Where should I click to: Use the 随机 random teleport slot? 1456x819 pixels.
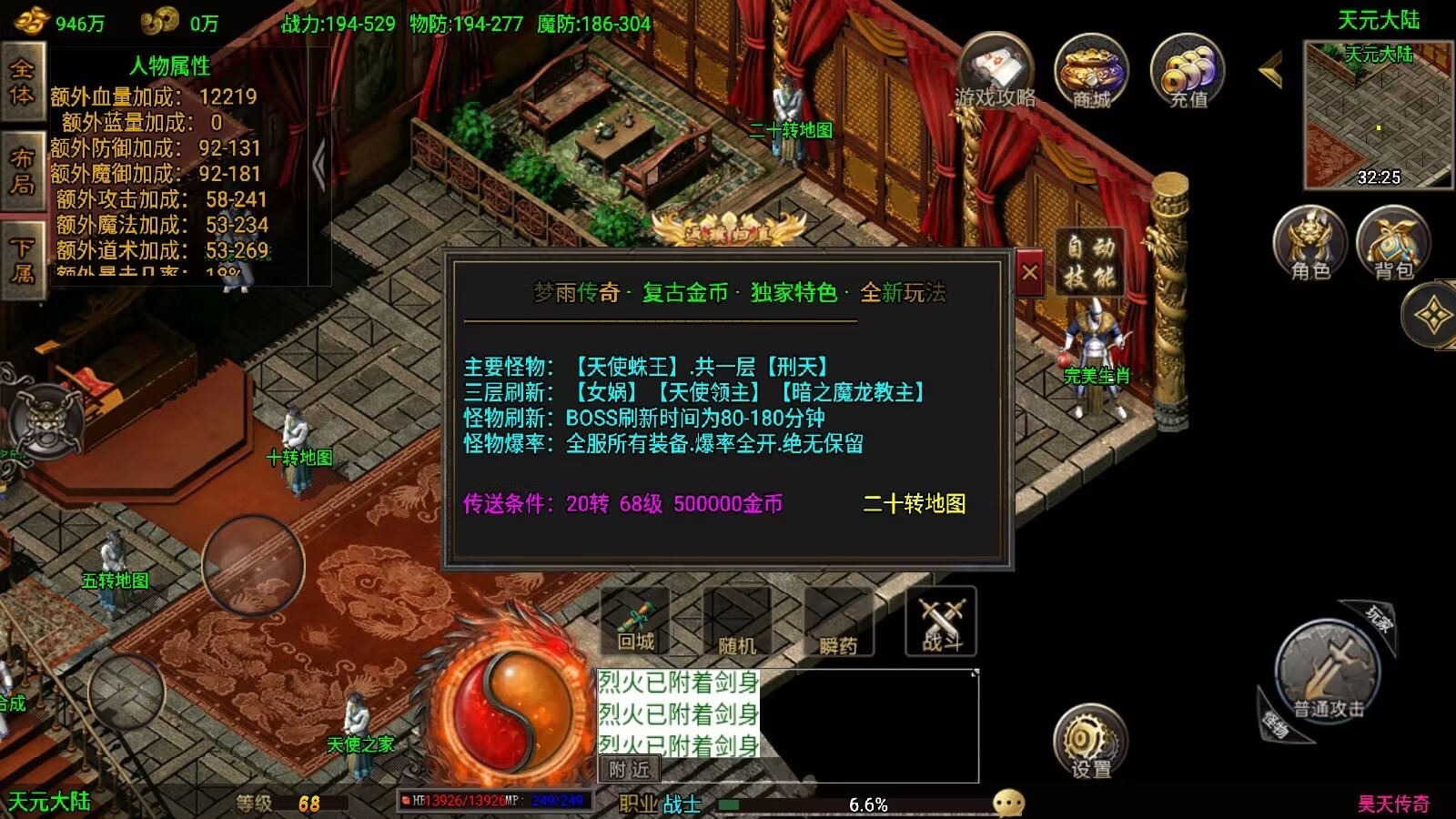[736, 622]
